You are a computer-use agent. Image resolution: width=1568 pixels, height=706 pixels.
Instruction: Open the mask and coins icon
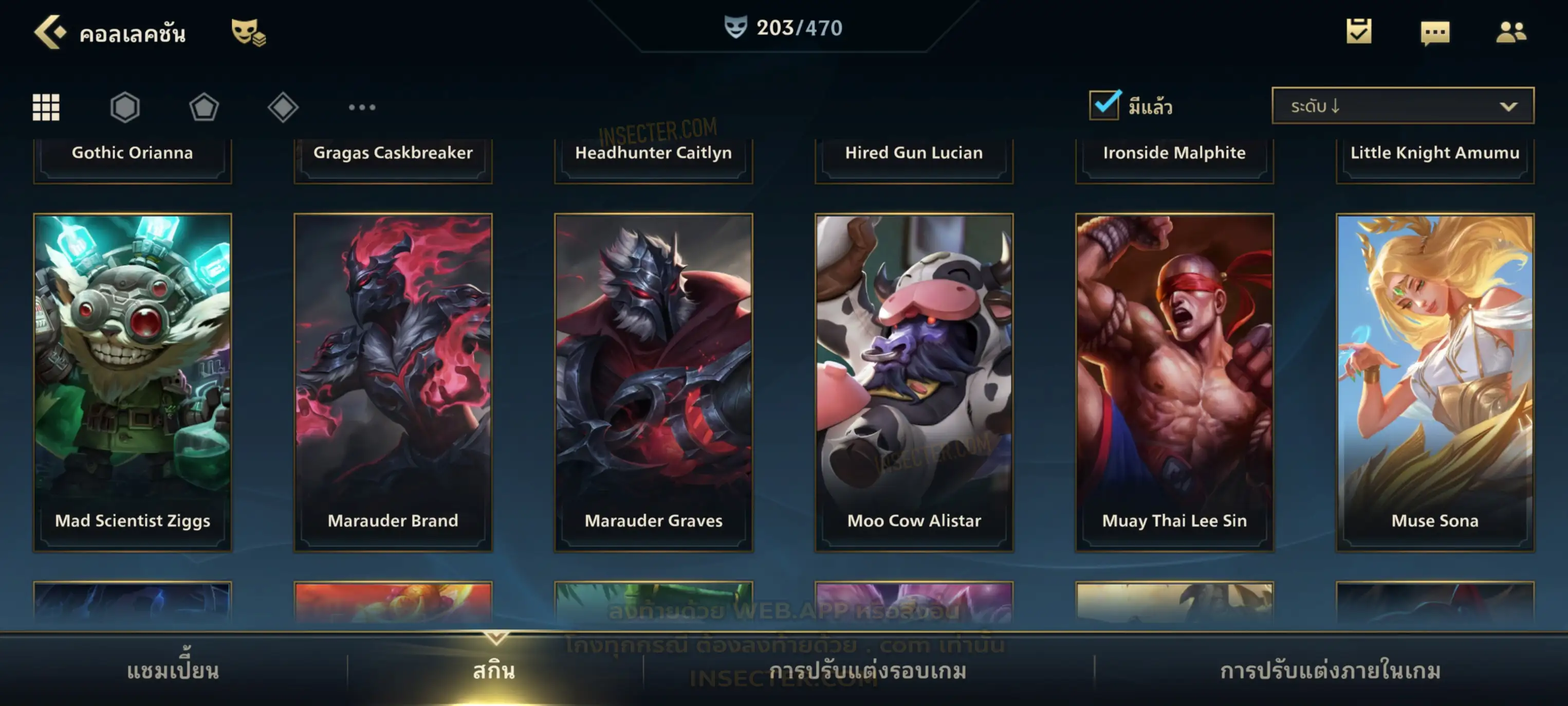[x=248, y=32]
